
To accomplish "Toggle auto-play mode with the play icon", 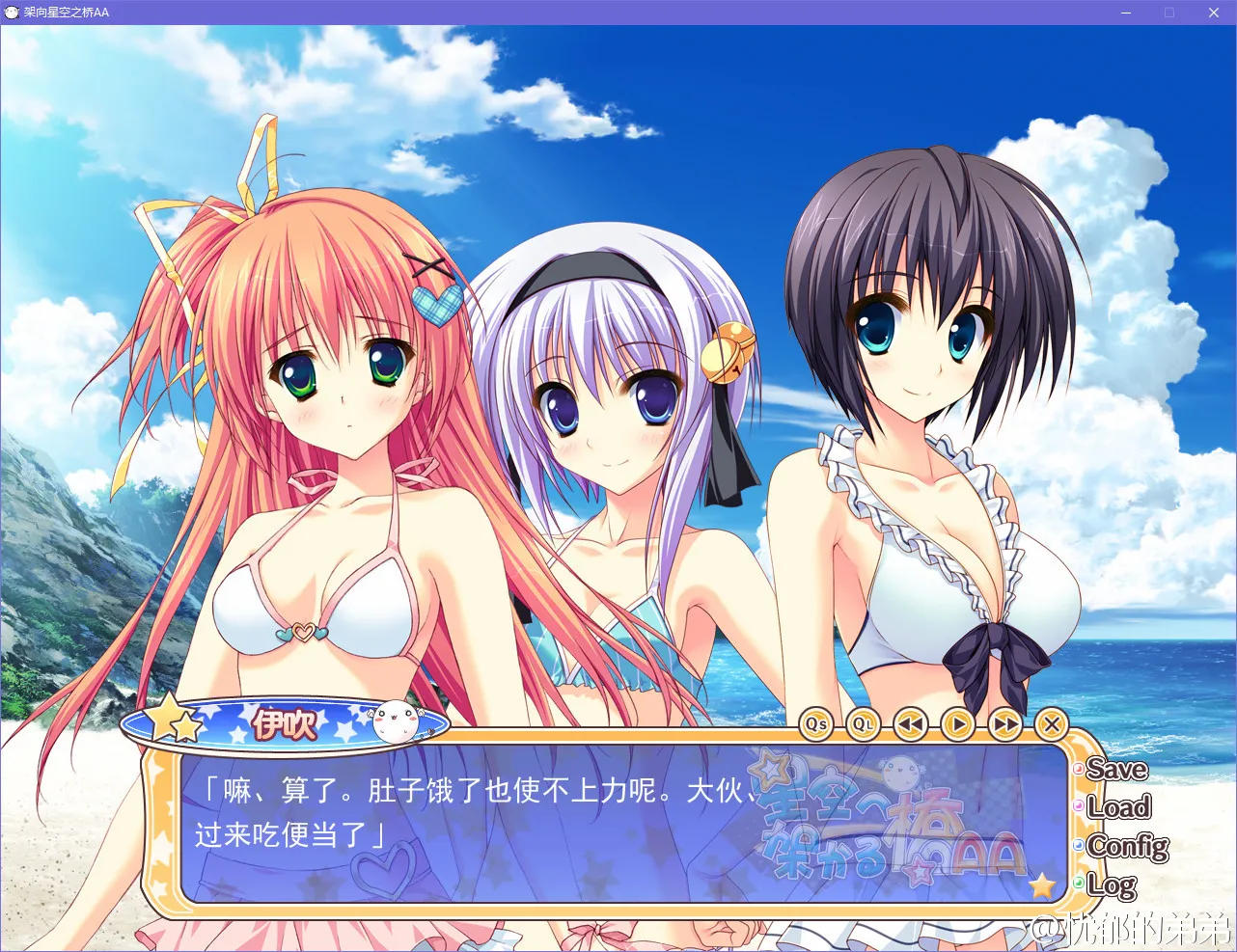I will (956, 725).
